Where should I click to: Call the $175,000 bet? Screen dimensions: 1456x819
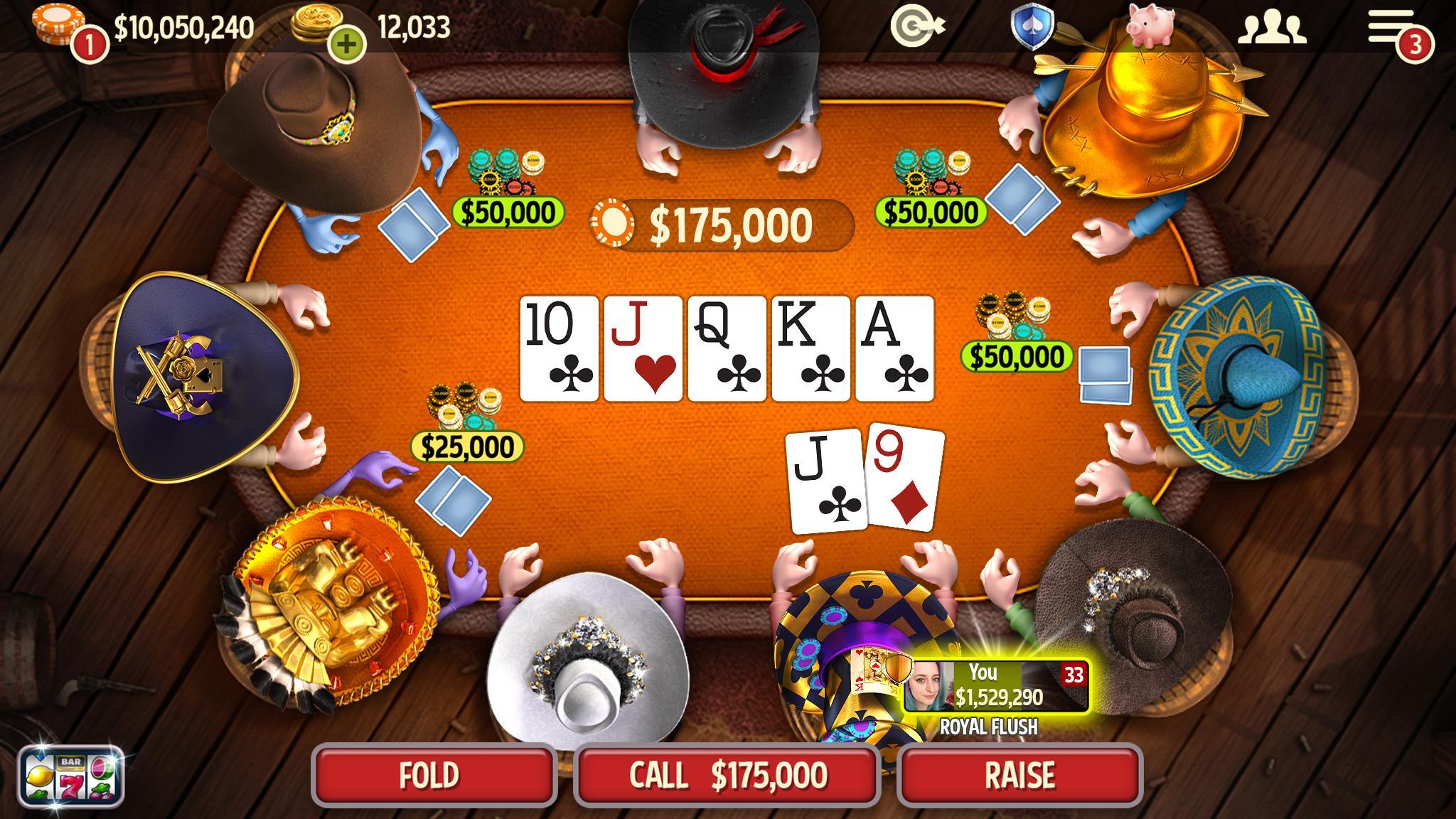tap(727, 775)
